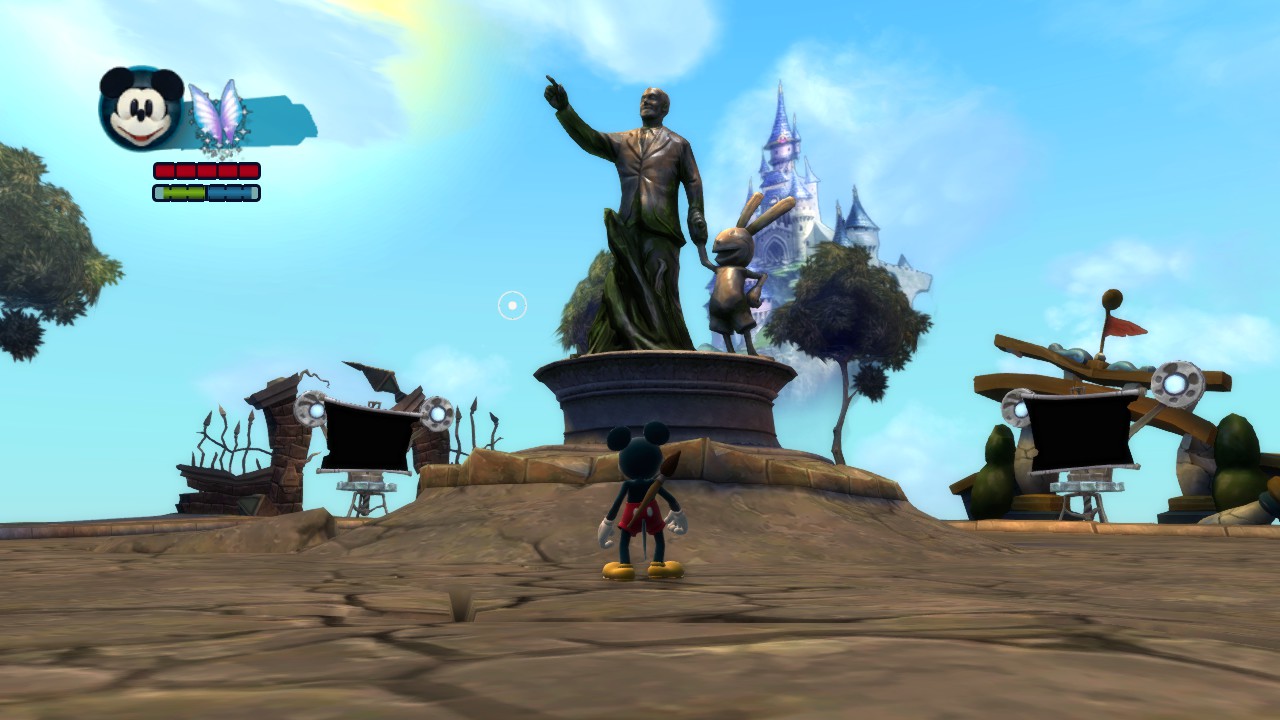1280x720 pixels.
Task: Click the distant castle spire
Action: click(782, 120)
